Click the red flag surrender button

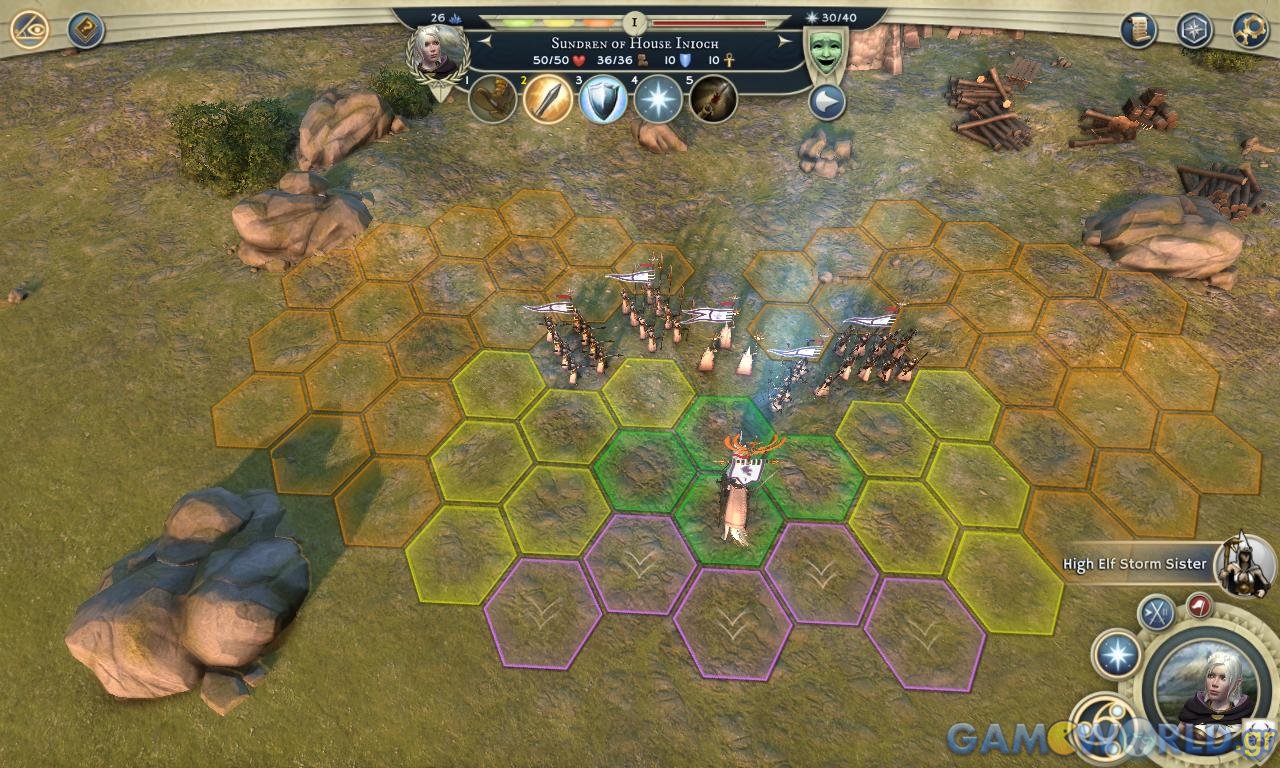point(1199,605)
